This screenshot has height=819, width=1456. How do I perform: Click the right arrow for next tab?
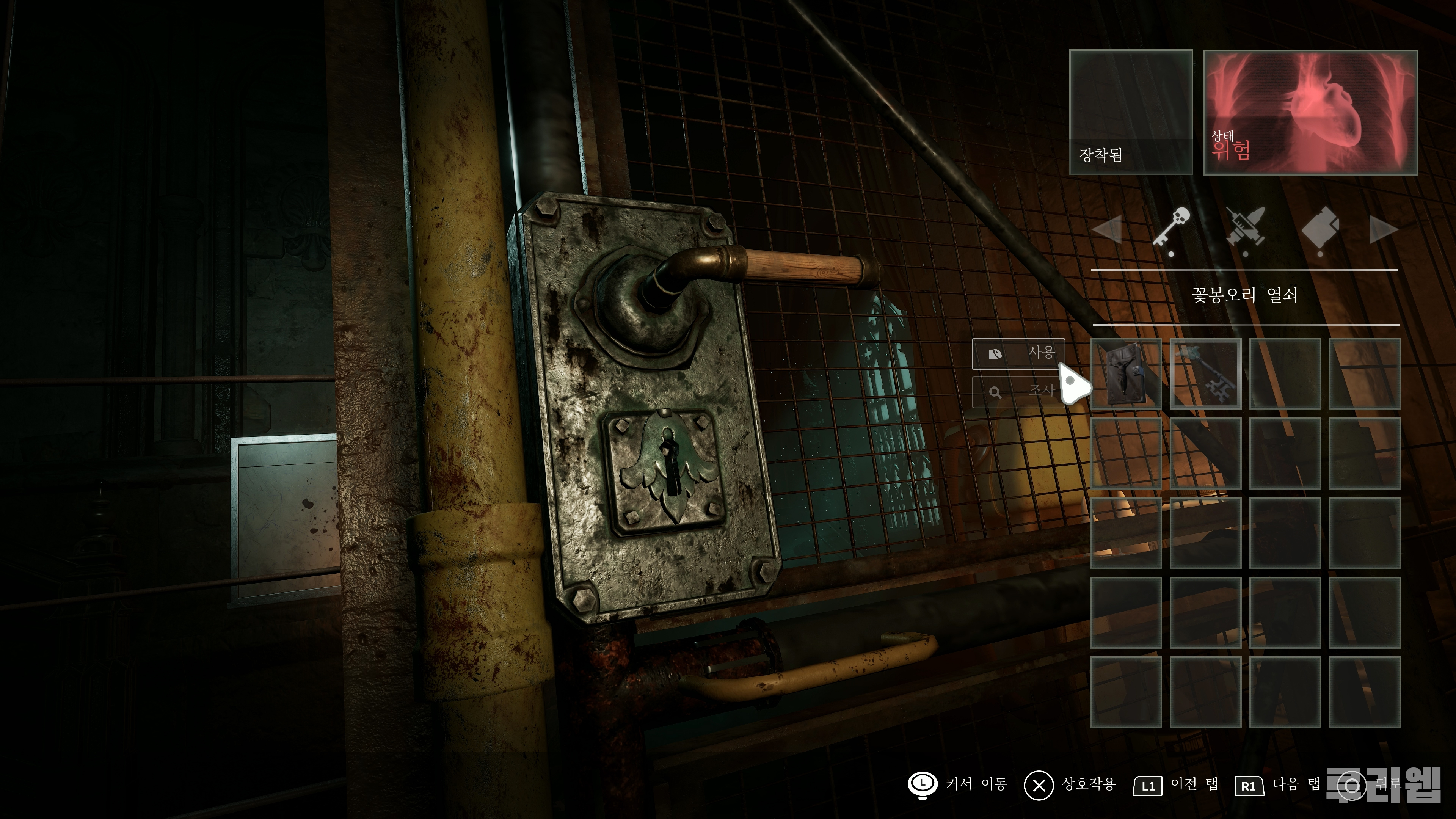pyautogui.click(x=1383, y=231)
